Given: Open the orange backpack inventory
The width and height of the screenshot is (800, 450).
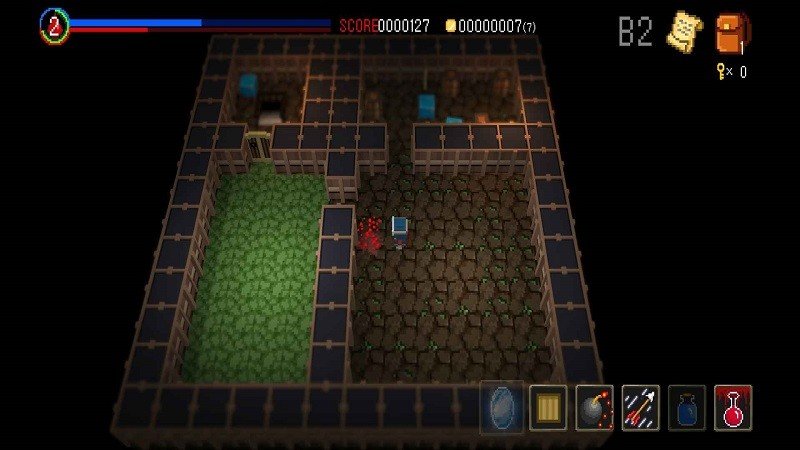Looking at the screenshot, I should [732, 32].
